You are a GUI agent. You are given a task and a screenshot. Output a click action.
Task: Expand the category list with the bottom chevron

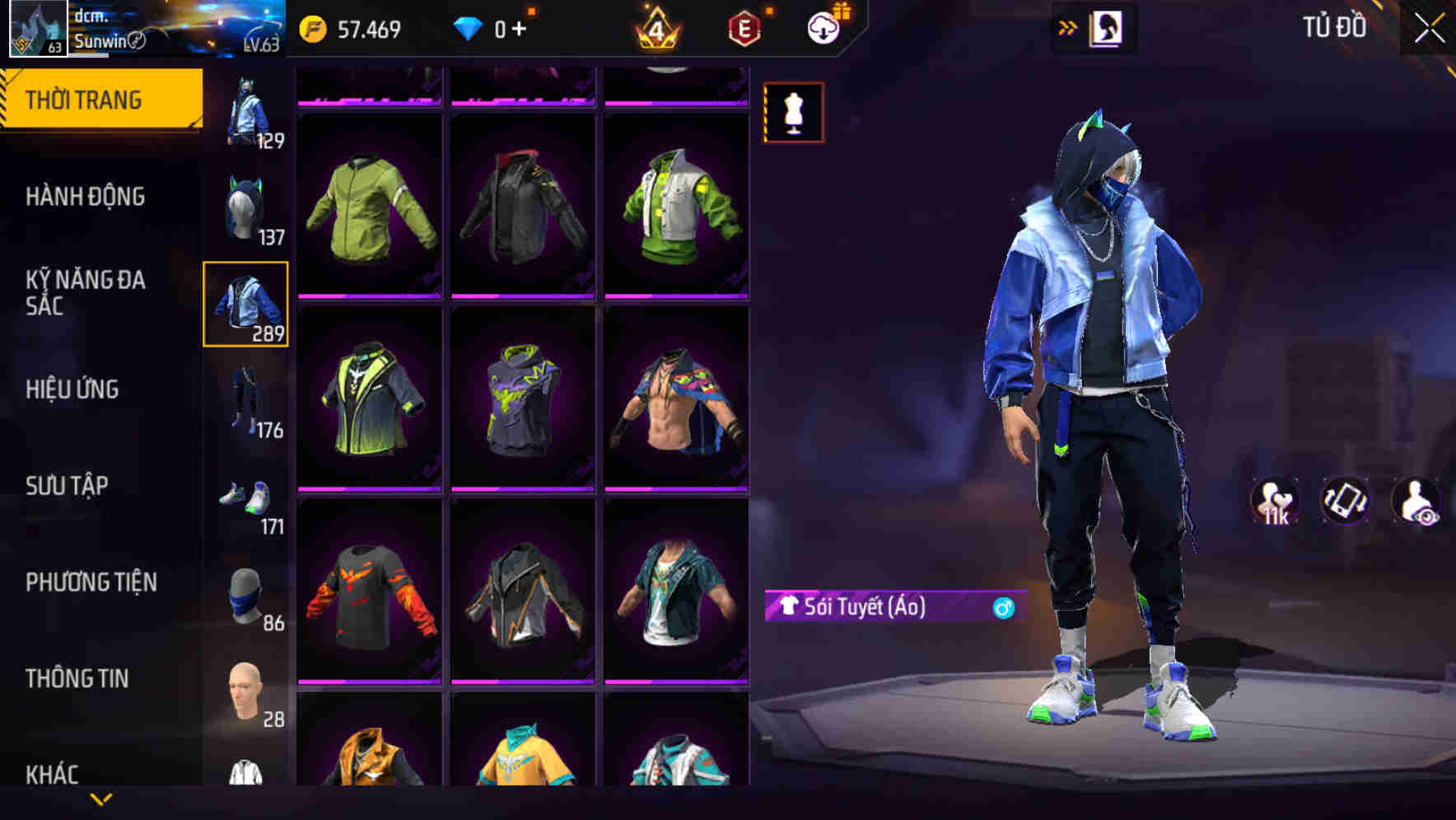pyautogui.click(x=100, y=799)
